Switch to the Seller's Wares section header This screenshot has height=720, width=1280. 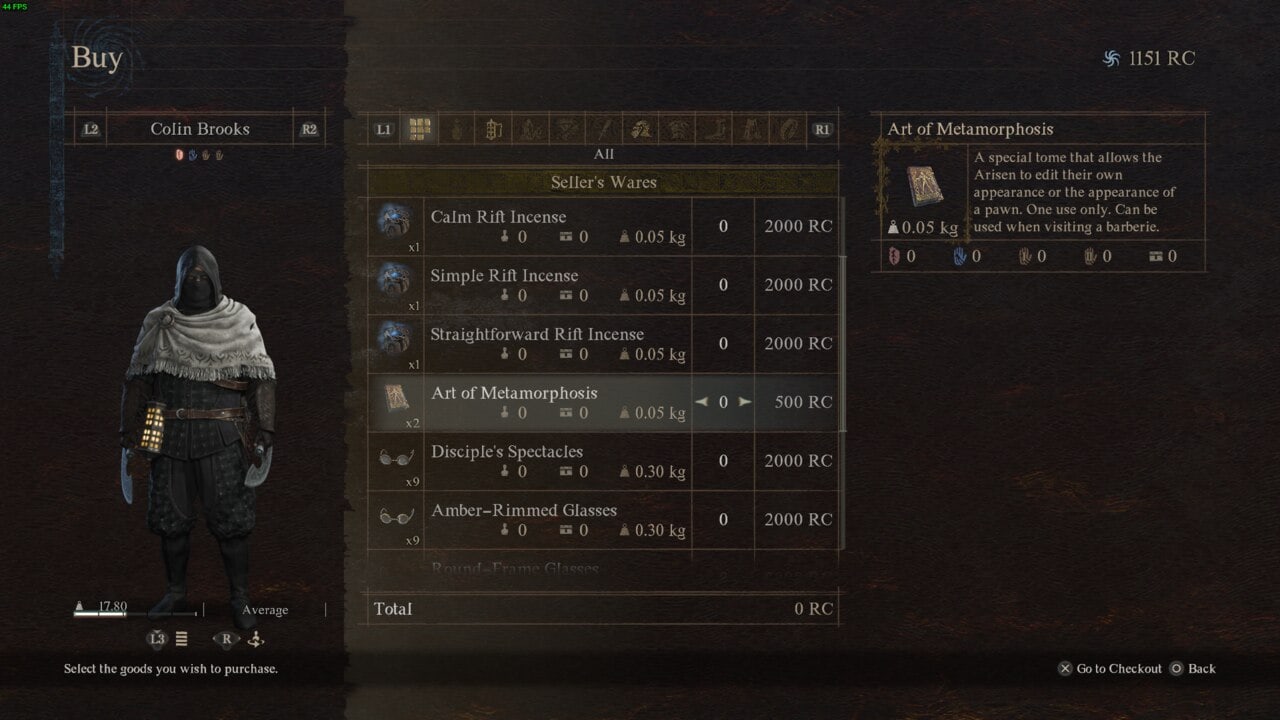point(604,182)
